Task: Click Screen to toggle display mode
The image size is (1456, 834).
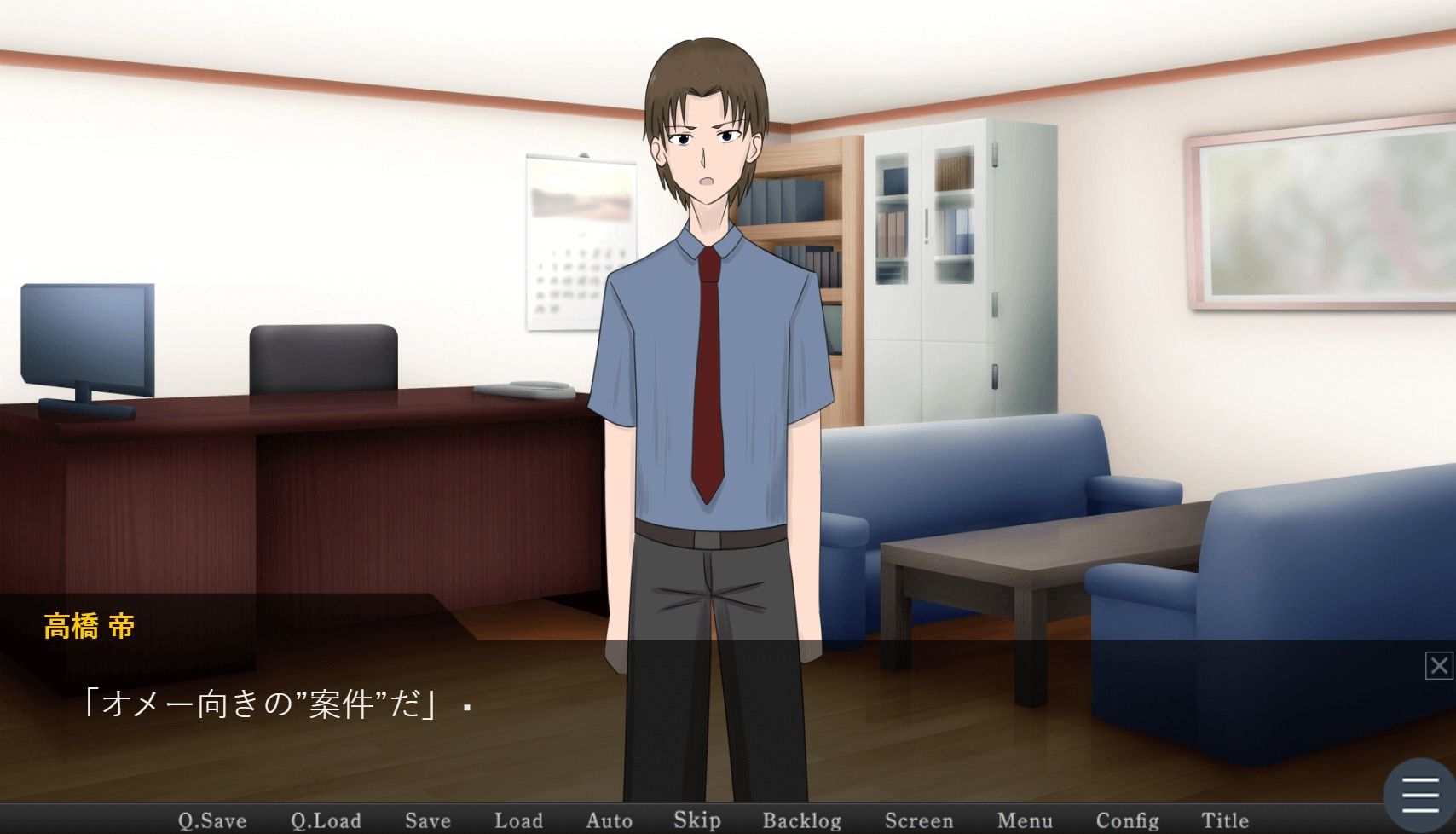Action: point(919,820)
